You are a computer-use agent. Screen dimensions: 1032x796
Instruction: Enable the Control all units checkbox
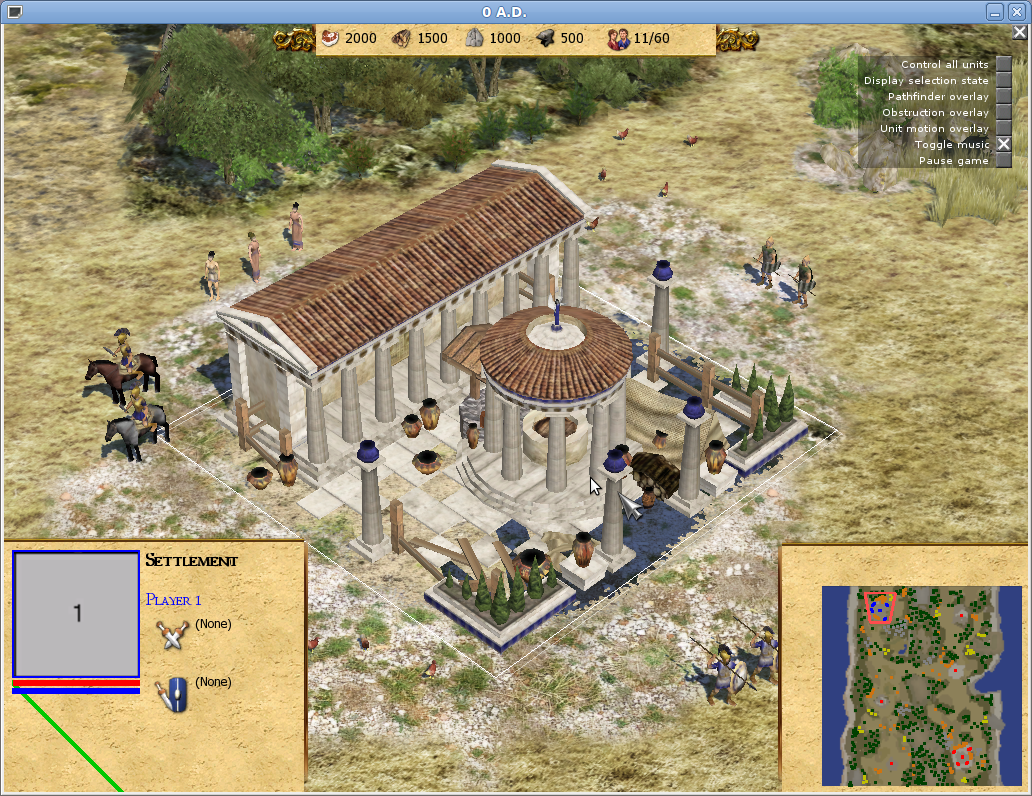coord(1003,64)
